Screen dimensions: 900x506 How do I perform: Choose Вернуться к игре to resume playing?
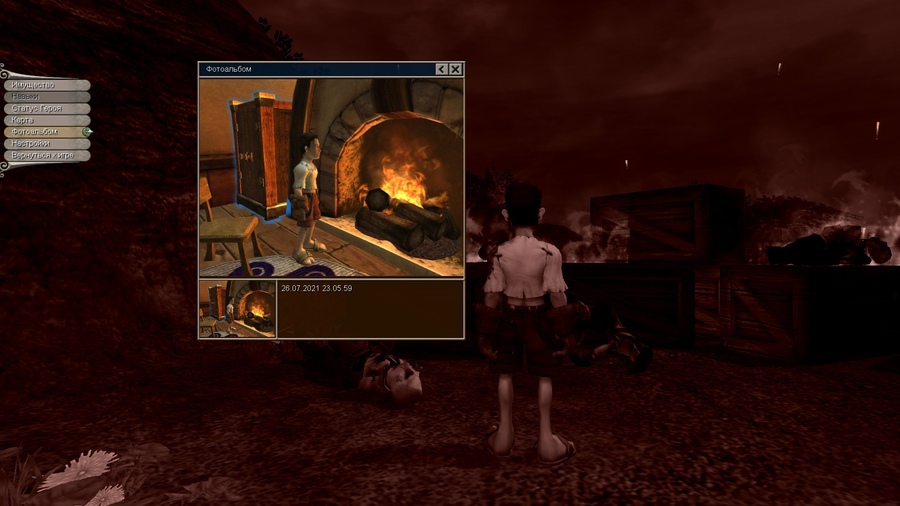[x=46, y=156]
